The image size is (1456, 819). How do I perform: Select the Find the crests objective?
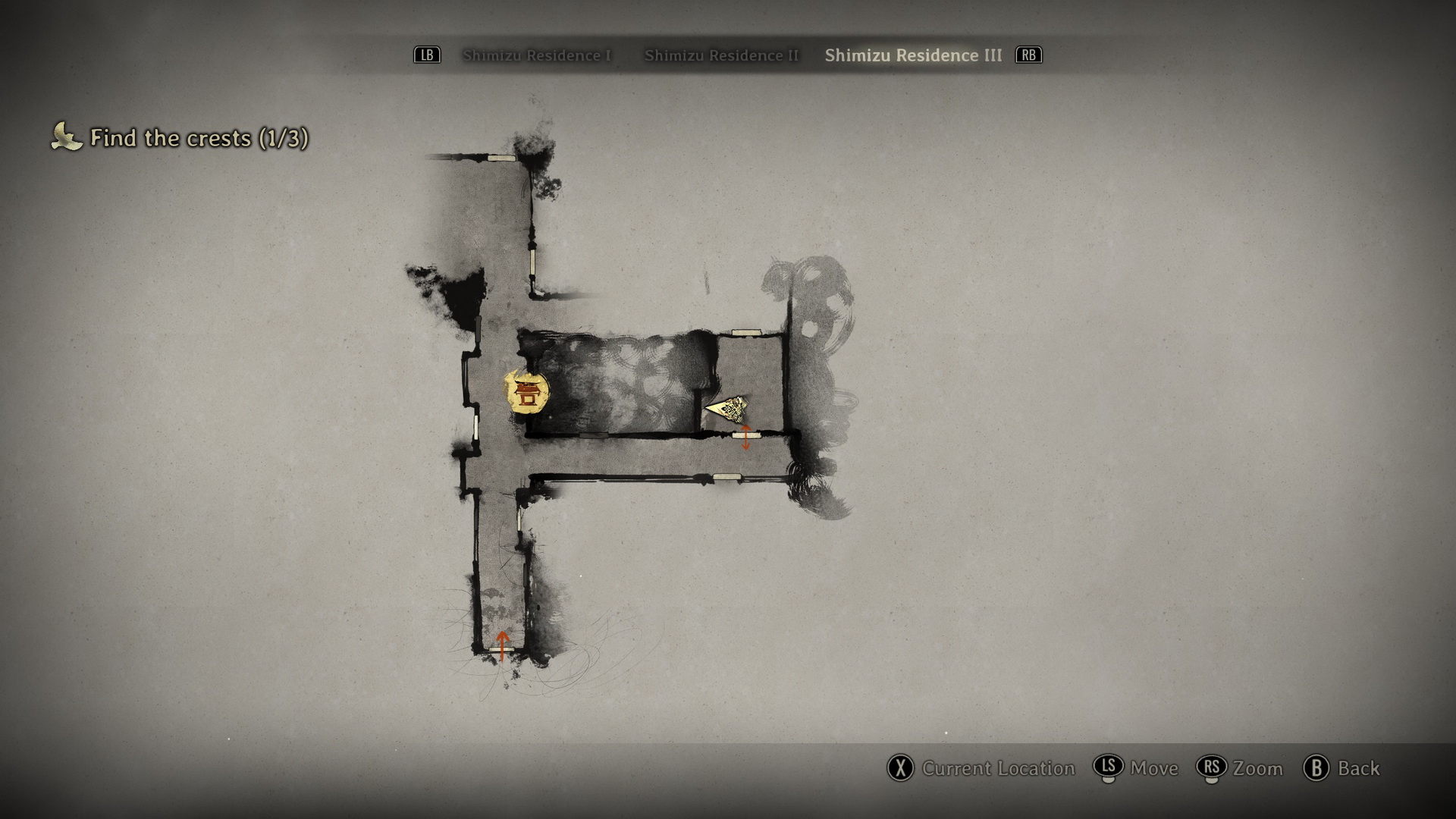click(x=180, y=138)
